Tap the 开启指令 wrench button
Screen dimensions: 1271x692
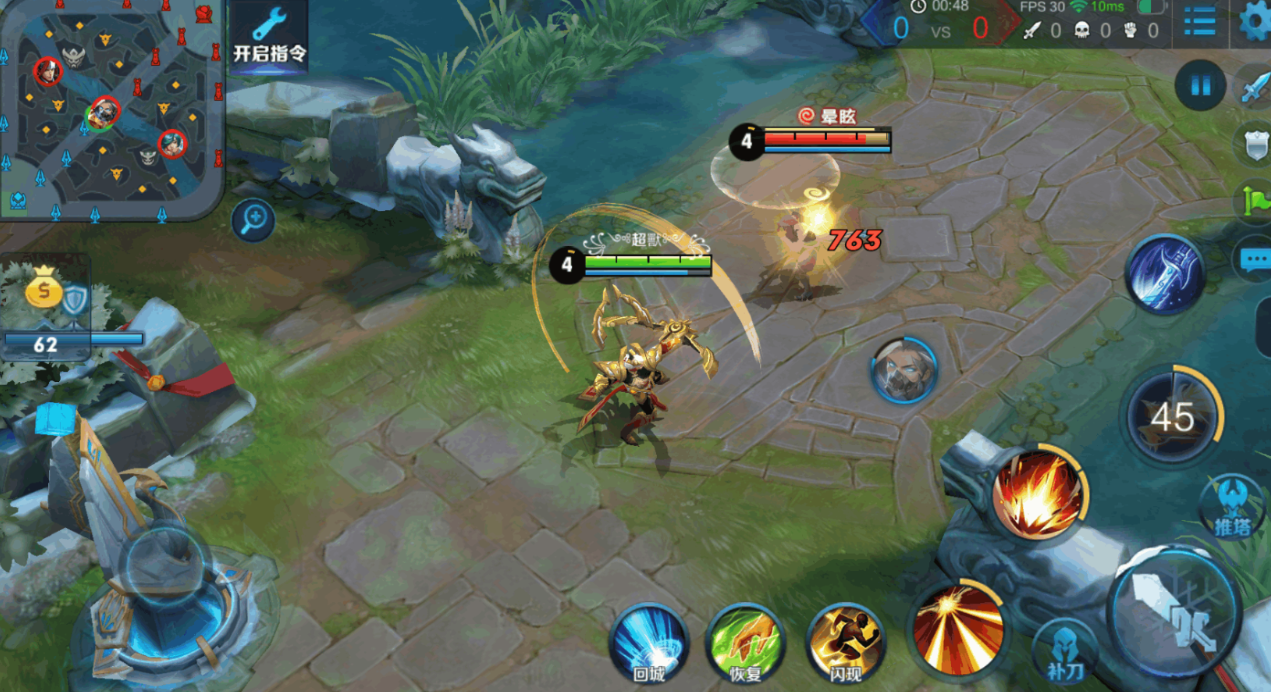click(269, 37)
